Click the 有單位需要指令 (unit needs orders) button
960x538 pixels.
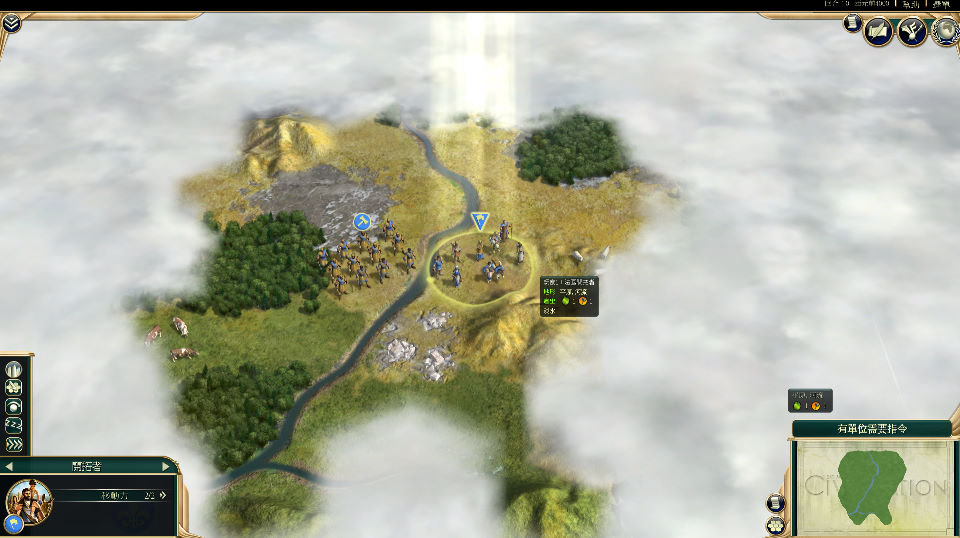(872, 428)
